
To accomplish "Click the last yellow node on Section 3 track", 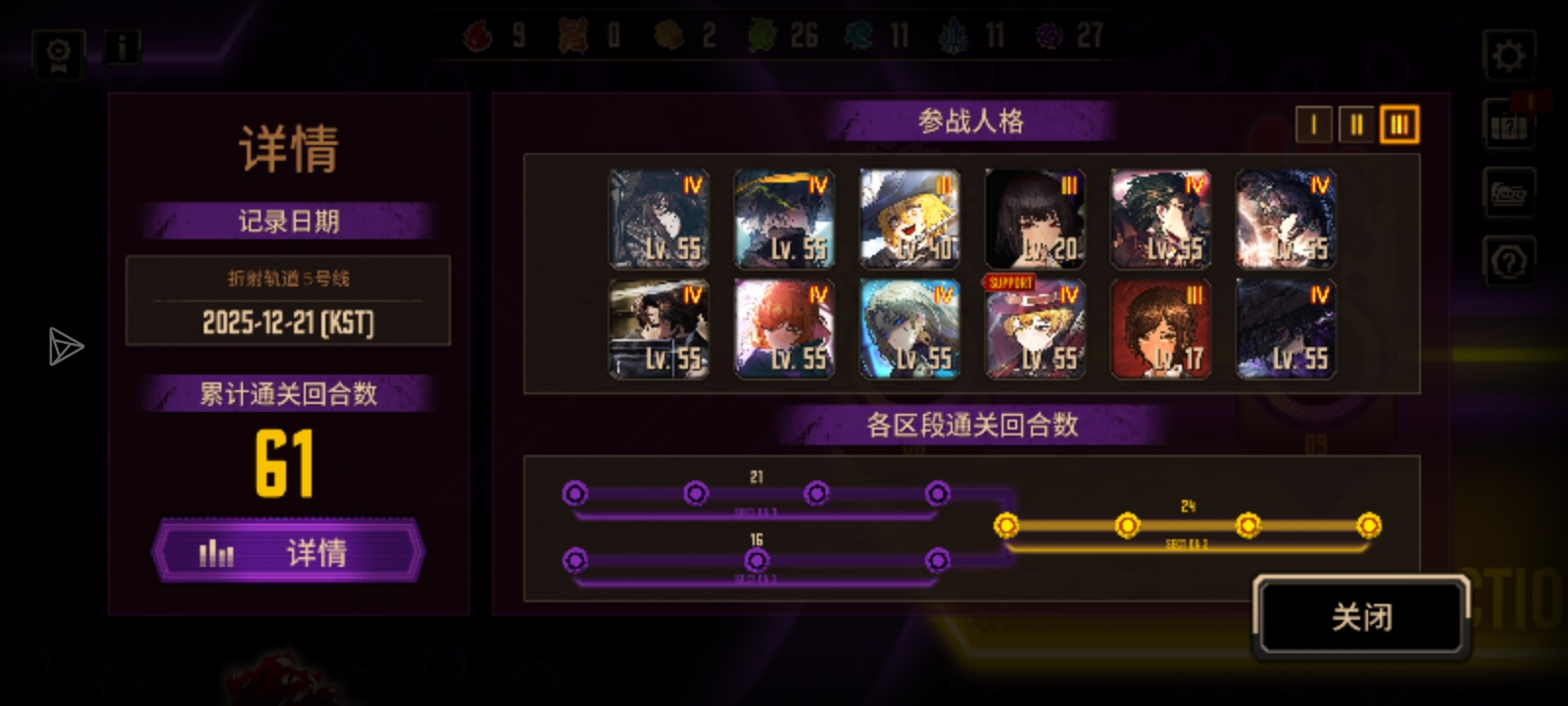I will click(1370, 527).
